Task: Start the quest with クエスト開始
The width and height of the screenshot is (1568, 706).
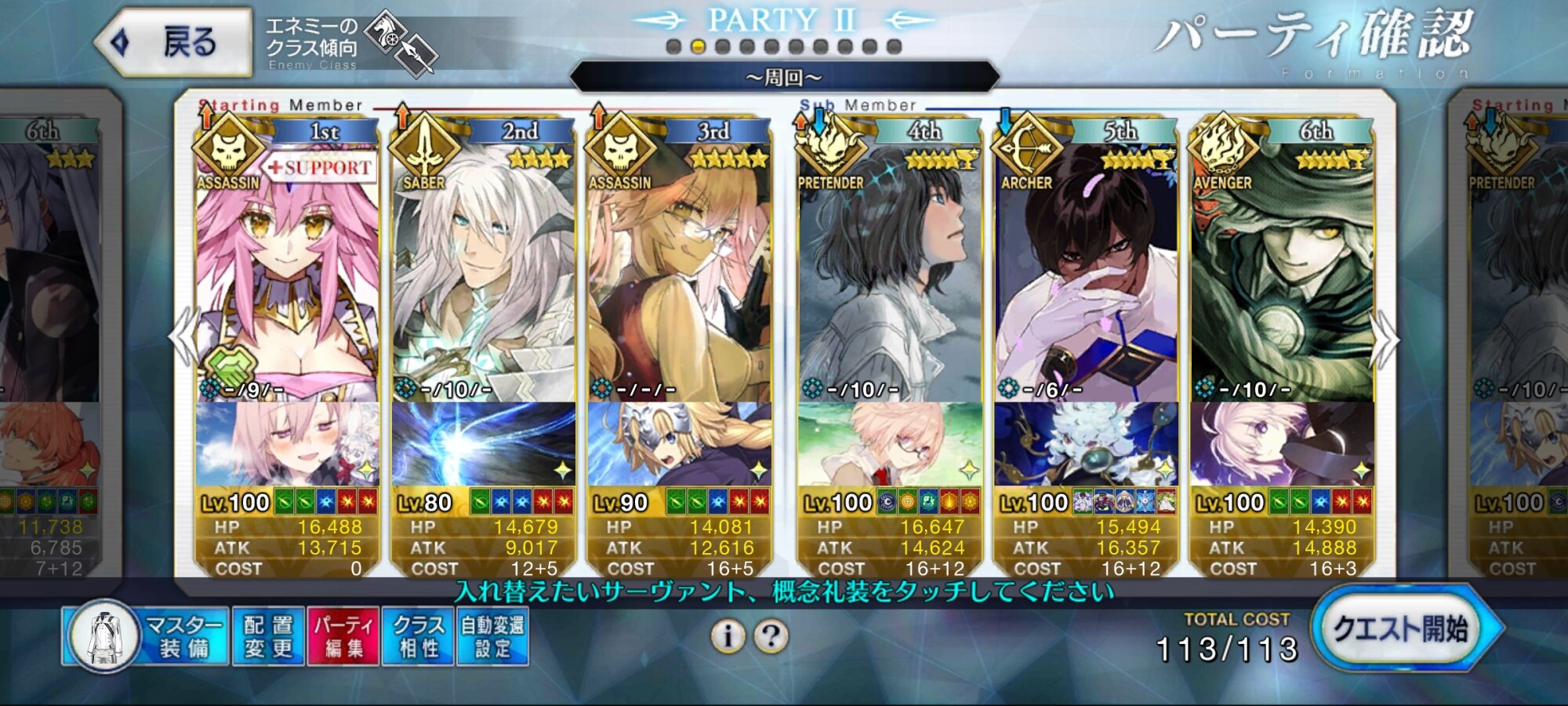Action: (1403, 630)
